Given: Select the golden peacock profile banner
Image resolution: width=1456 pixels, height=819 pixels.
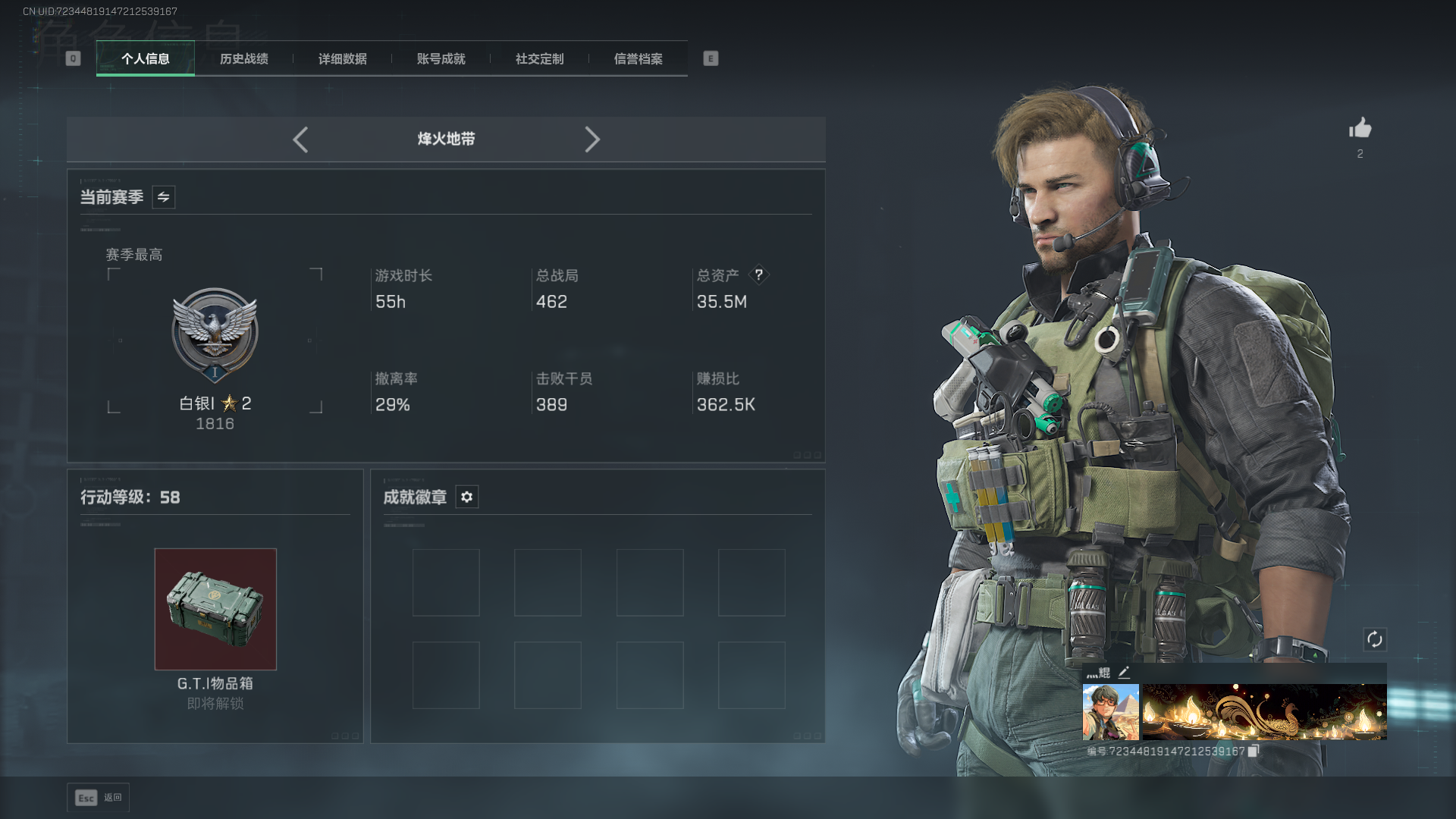Looking at the screenshot, I should click(1264, 712).
